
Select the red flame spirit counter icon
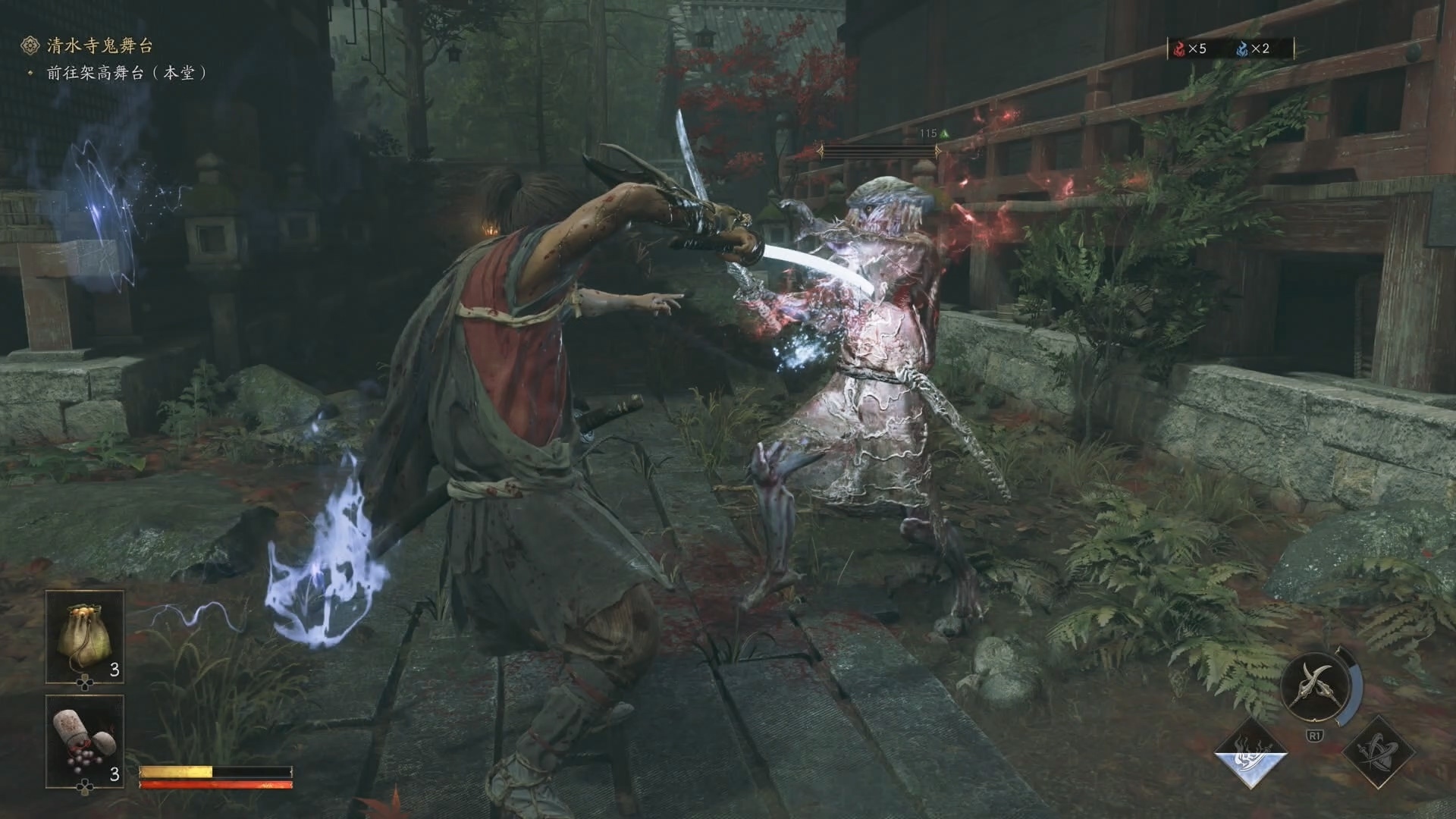[1179, 49]
